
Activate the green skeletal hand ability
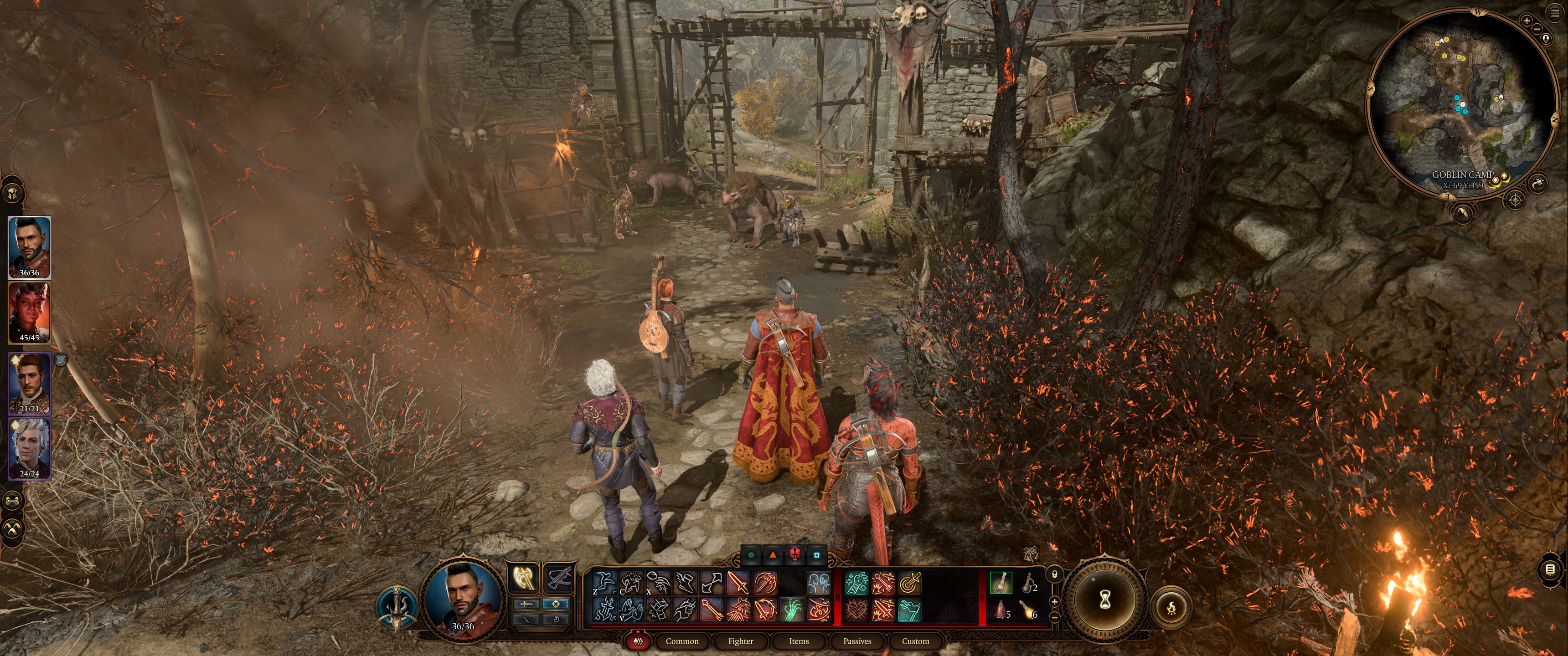[x=793, y=609]
